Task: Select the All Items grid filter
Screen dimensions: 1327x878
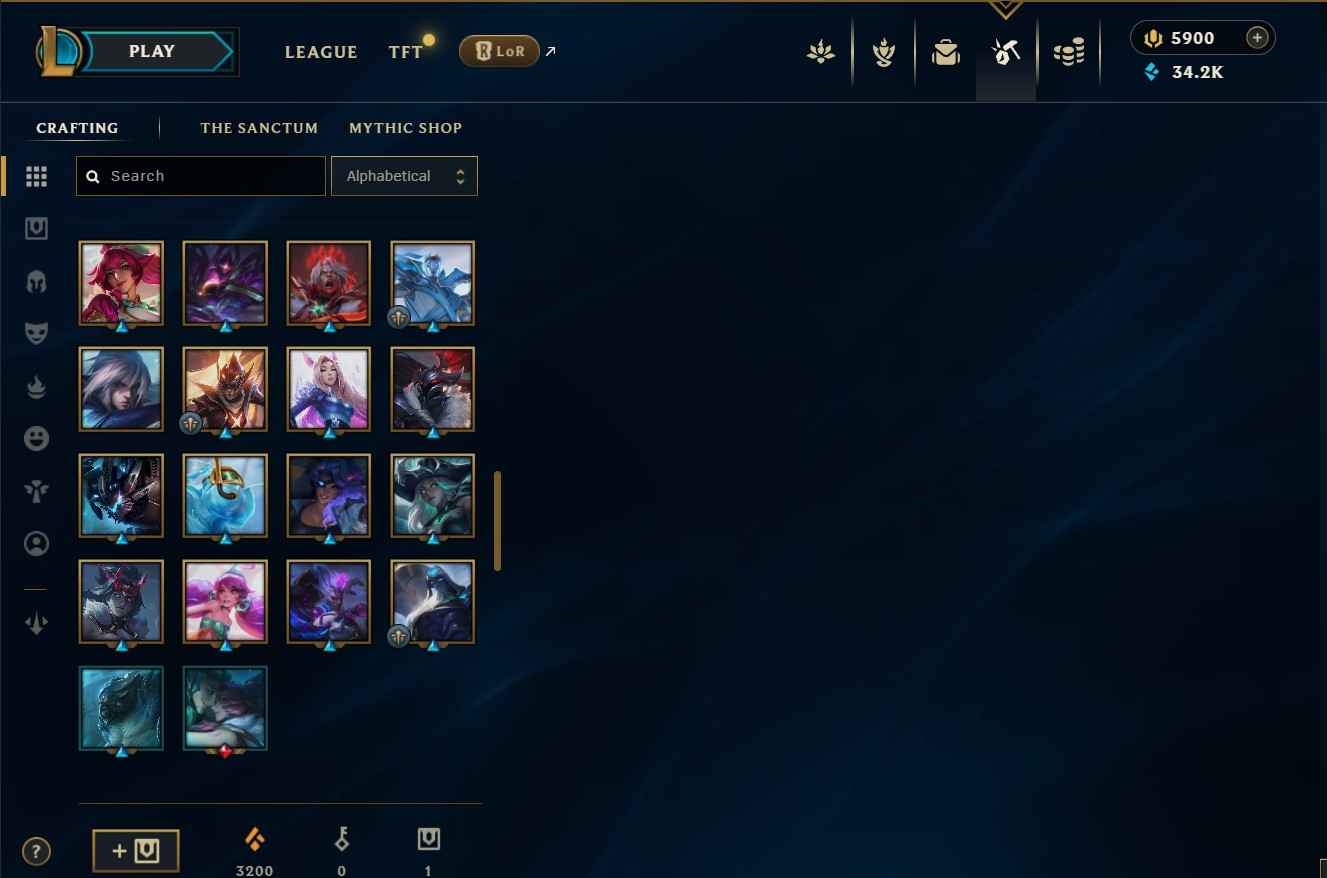Action: click(x=36, y=176)
